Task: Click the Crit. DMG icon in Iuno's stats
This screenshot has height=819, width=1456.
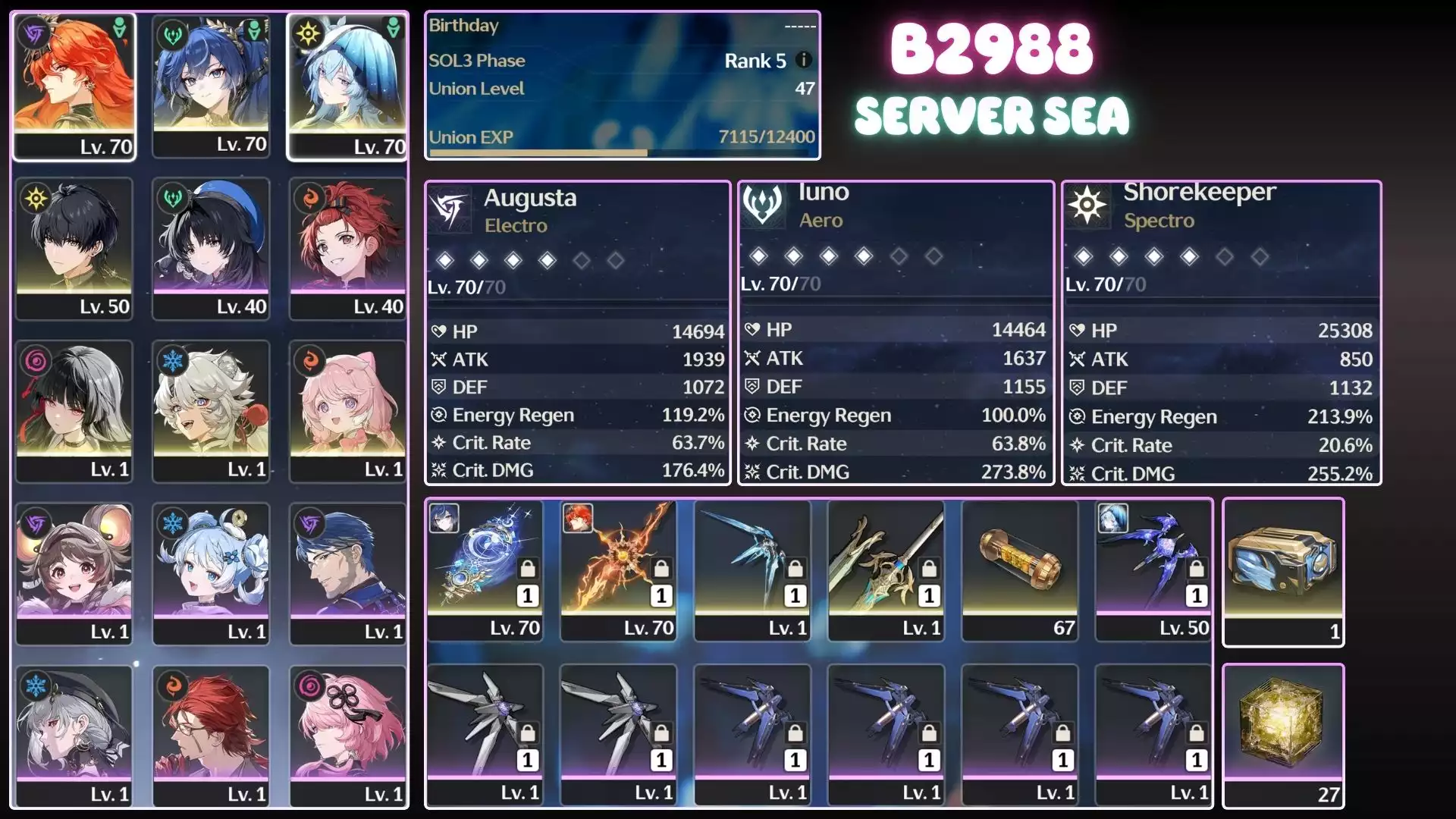Action: (752, 471)
